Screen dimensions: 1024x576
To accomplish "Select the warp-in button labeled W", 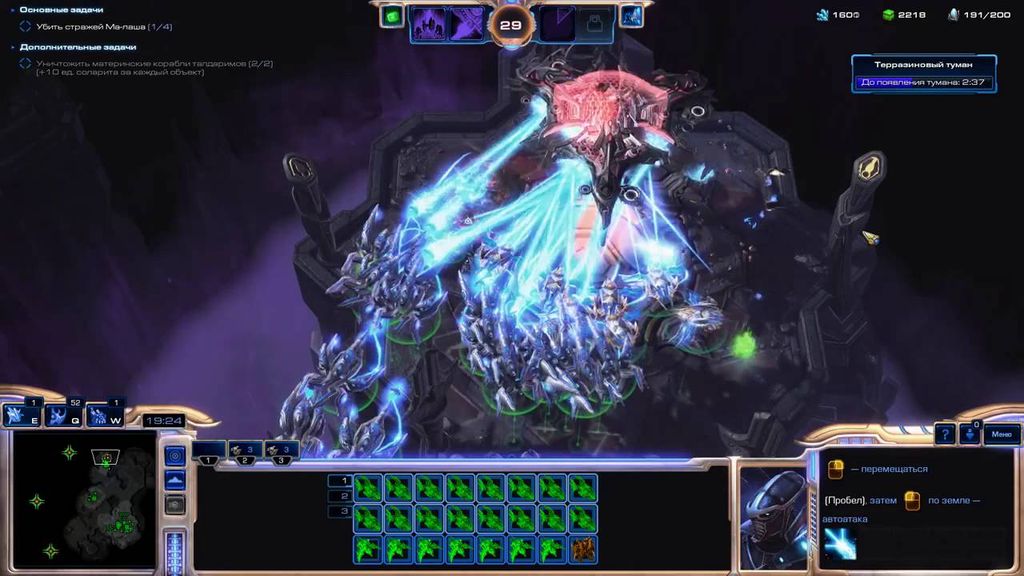I will (x=100, y=415).
